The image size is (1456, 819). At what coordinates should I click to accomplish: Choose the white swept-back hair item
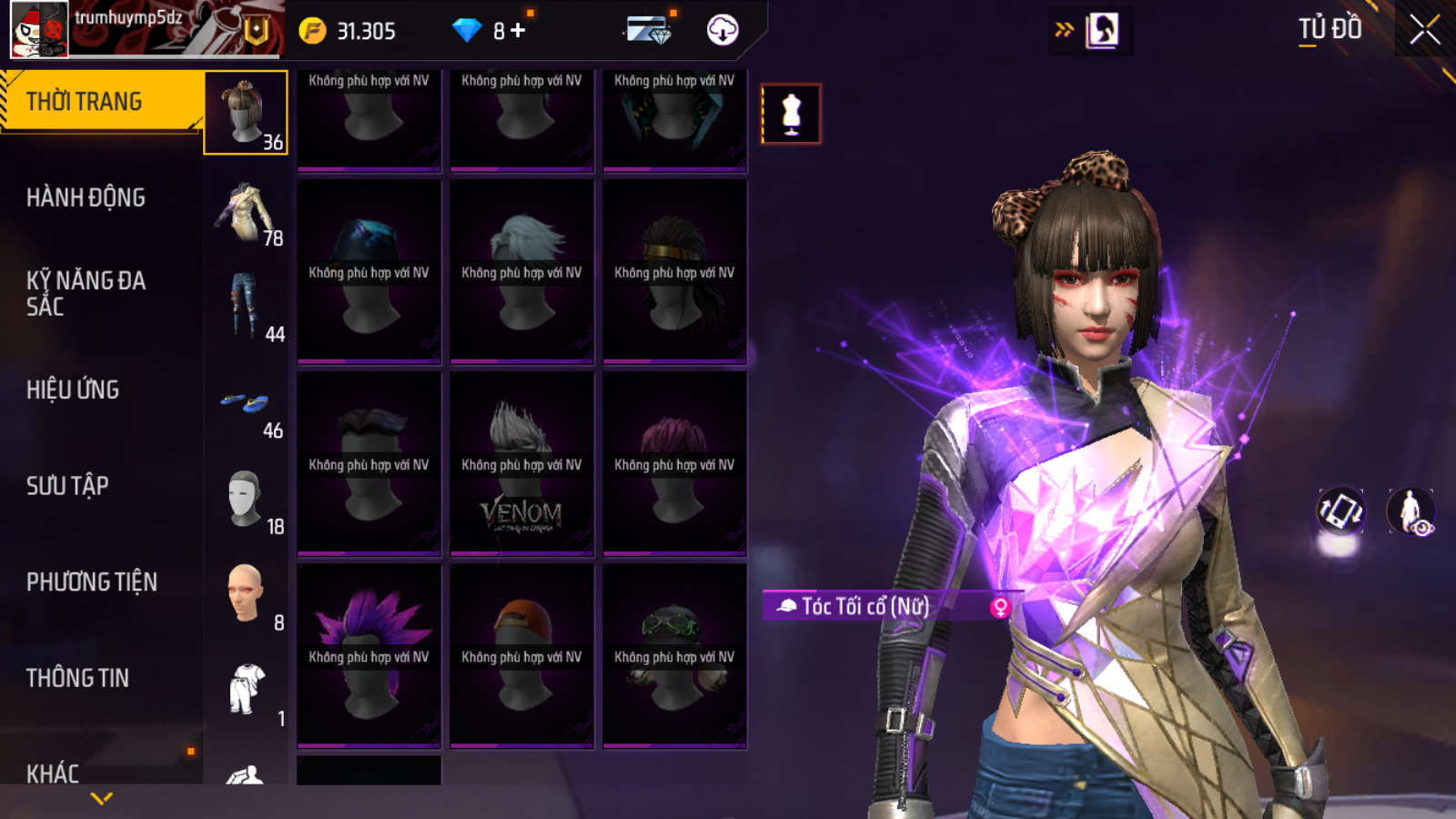(521, 271)
